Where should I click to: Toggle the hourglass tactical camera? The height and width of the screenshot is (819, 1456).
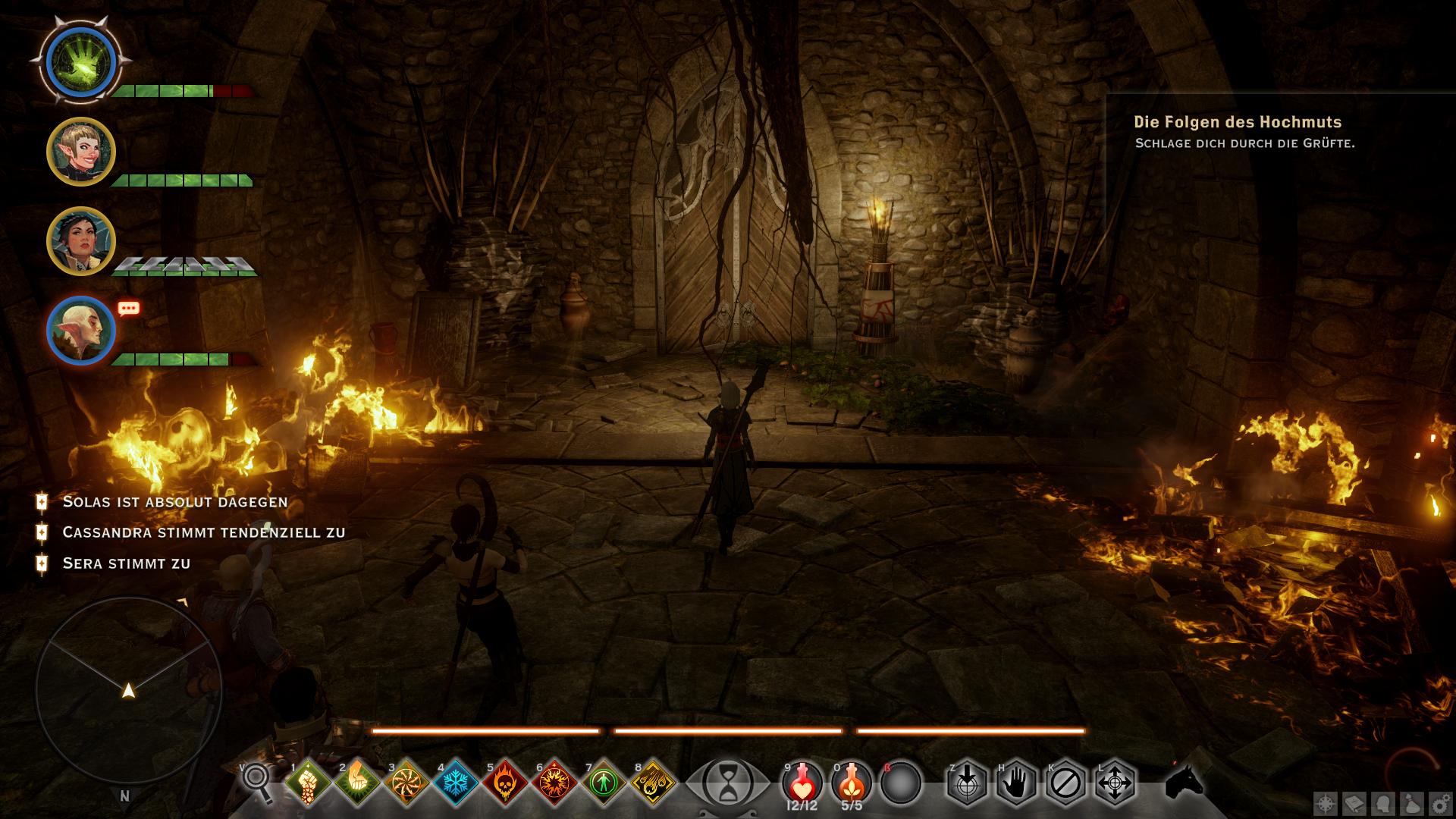(726, 781)
